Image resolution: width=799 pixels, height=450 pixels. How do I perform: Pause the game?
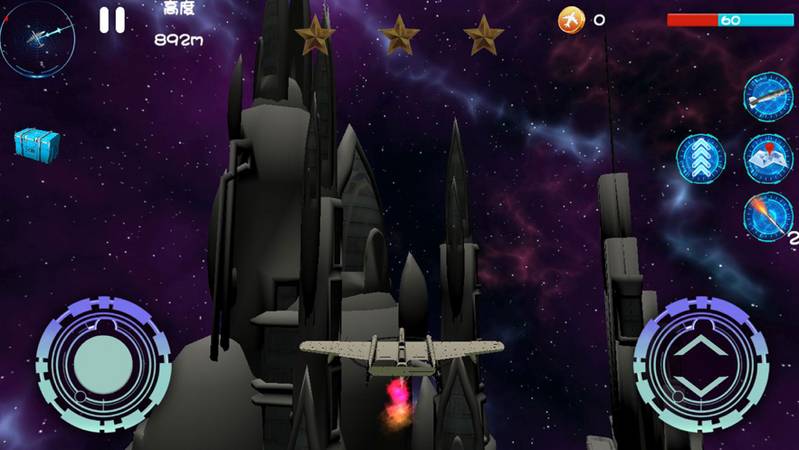point(112,20)
